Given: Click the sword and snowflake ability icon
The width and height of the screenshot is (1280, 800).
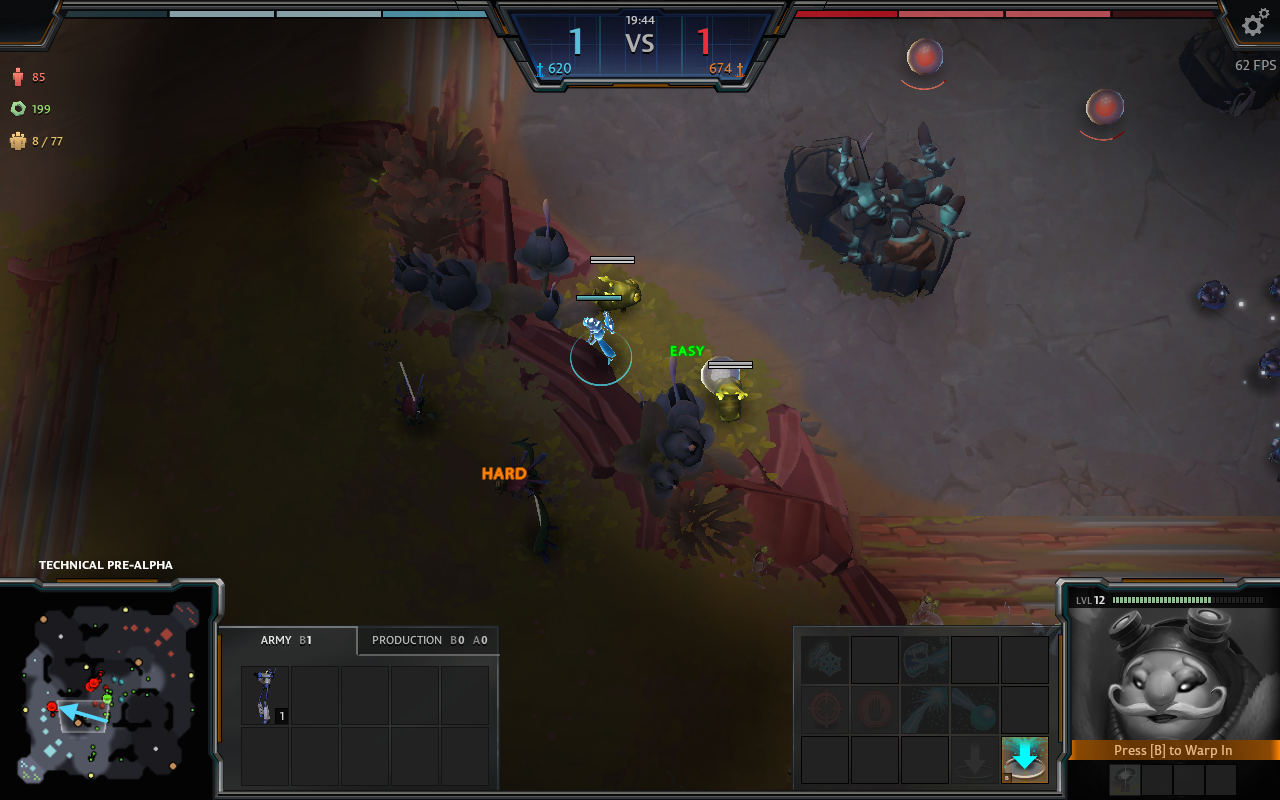Looking at the screenshot, I should (x=826, y=660).
